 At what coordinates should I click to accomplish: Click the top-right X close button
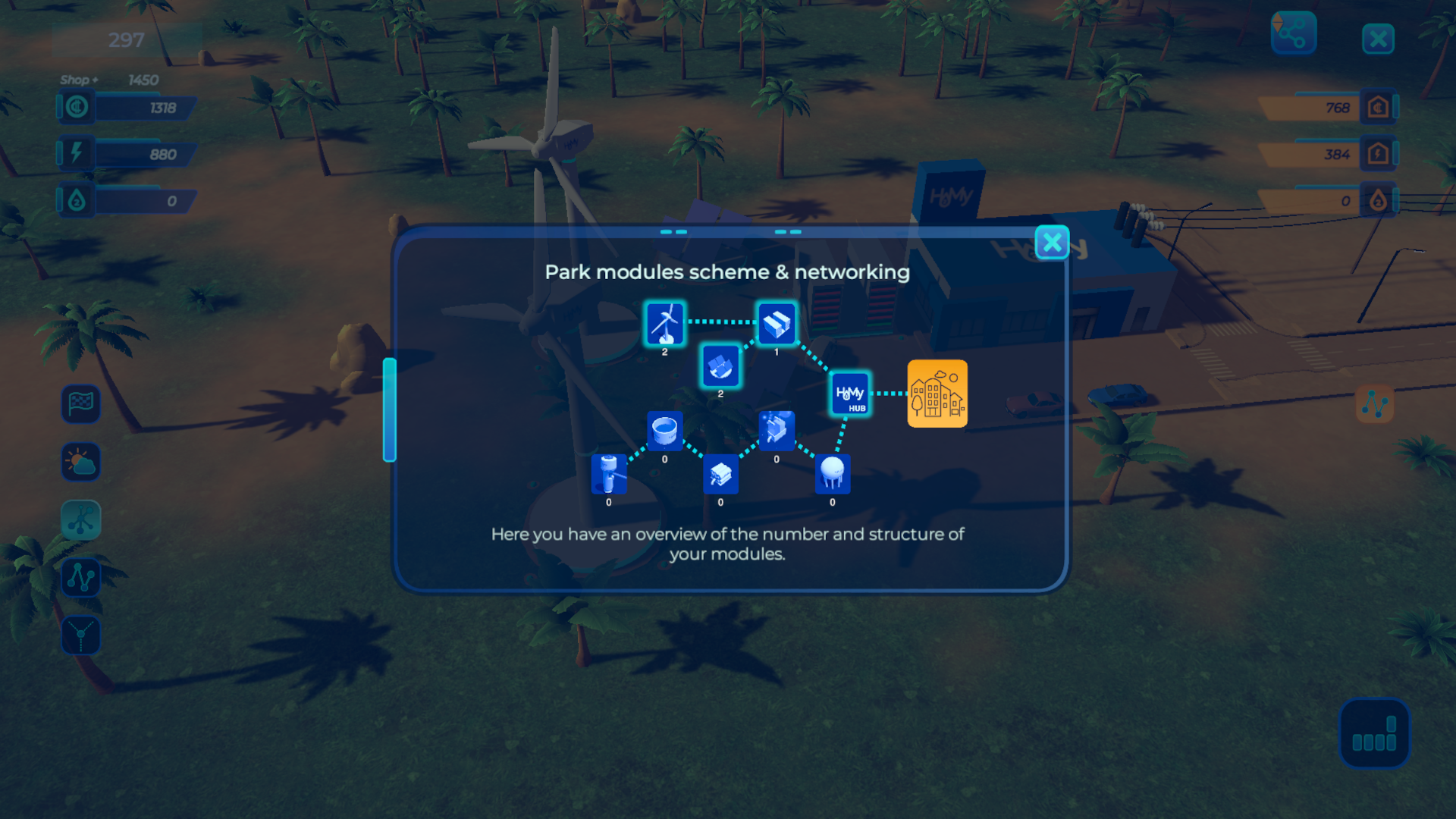[1378, 39]
